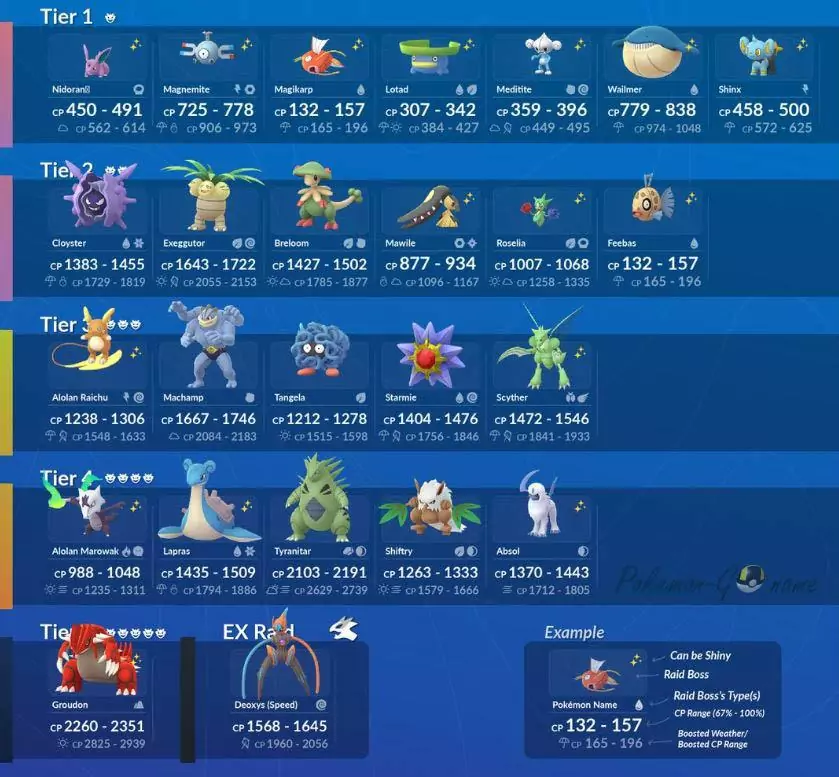Choose the Wailmer raid boss card

coord(653,88)
